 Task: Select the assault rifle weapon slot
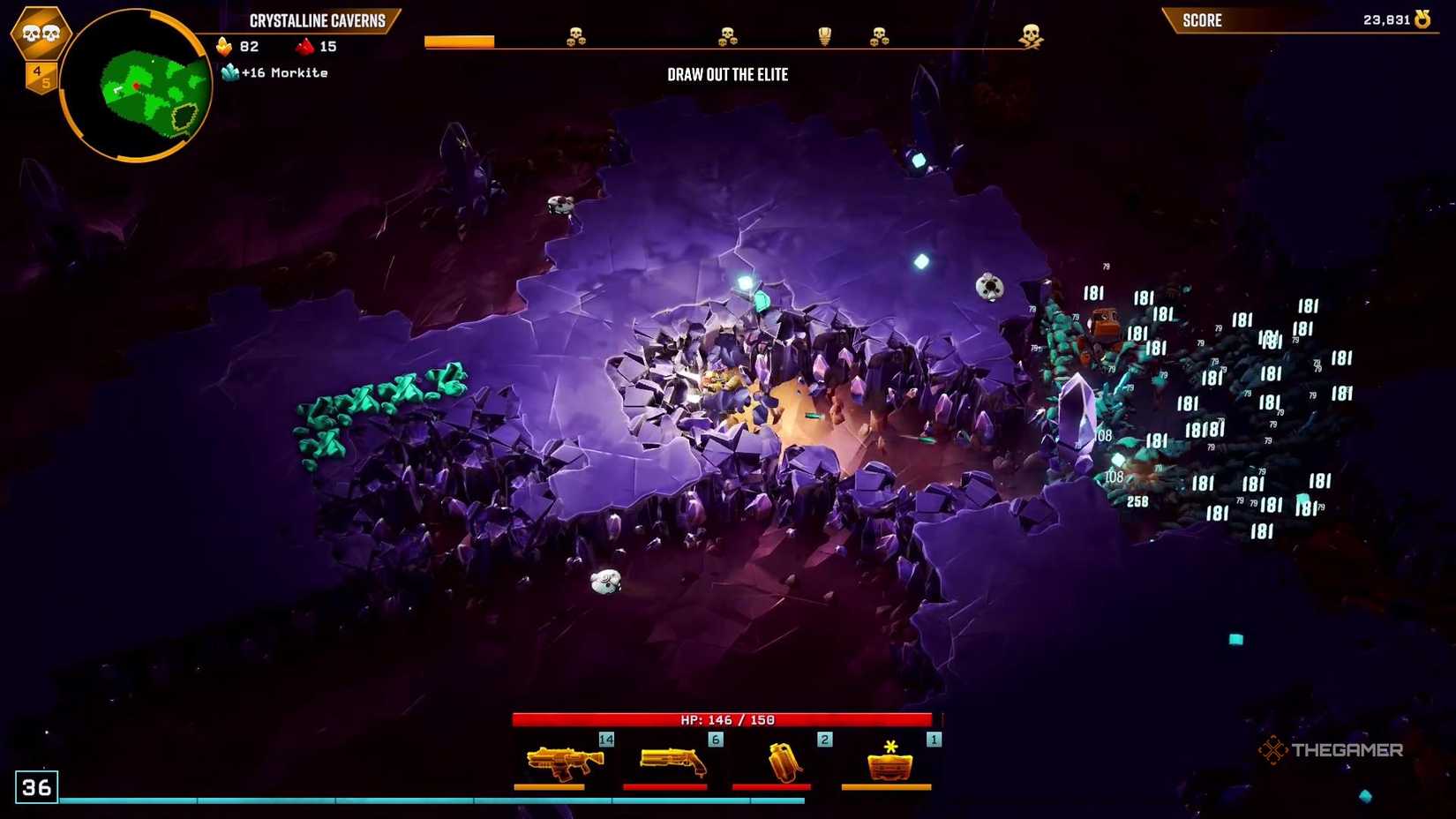(562, 761)
